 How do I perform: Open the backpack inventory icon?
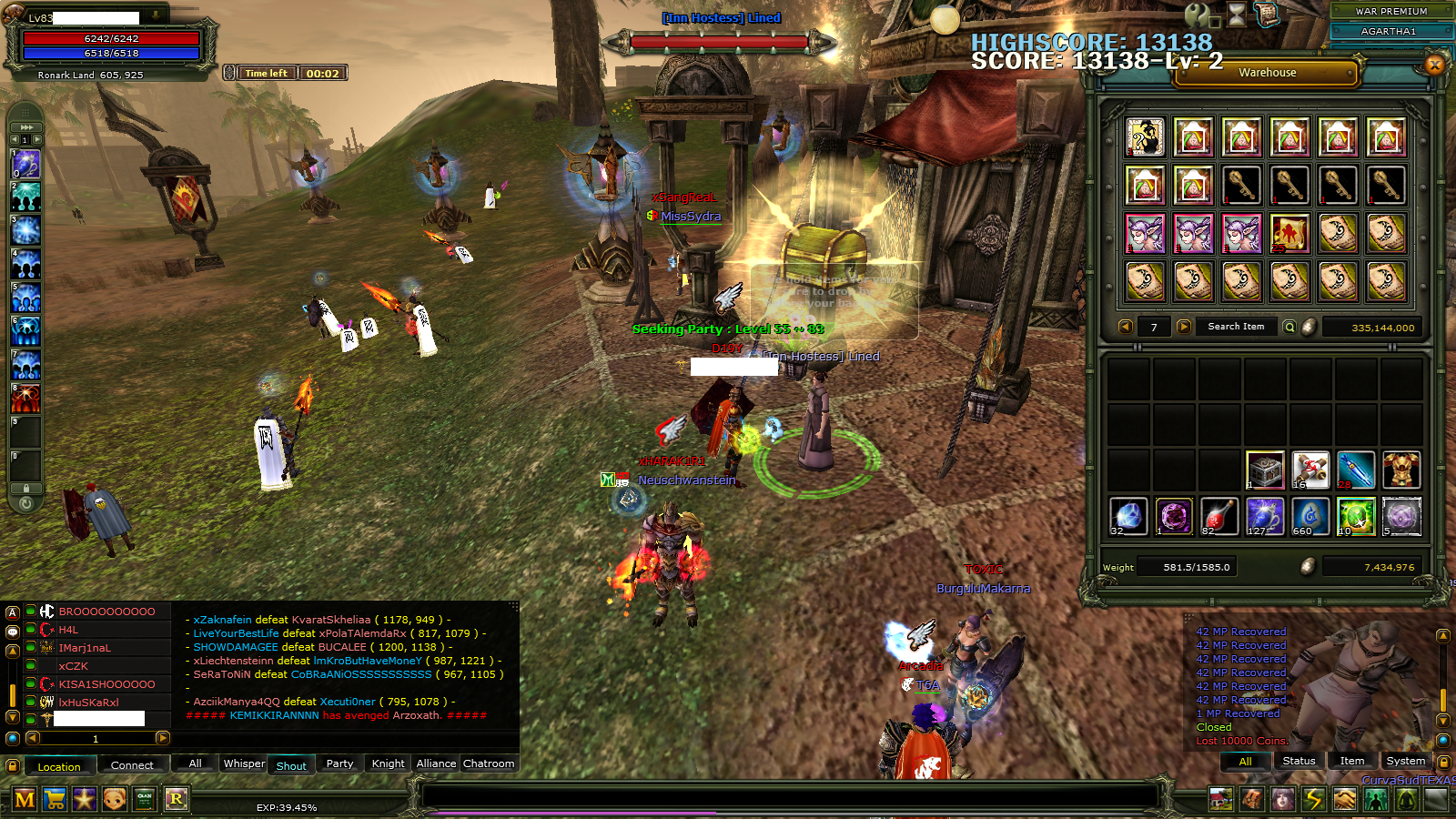(1252, 799)
